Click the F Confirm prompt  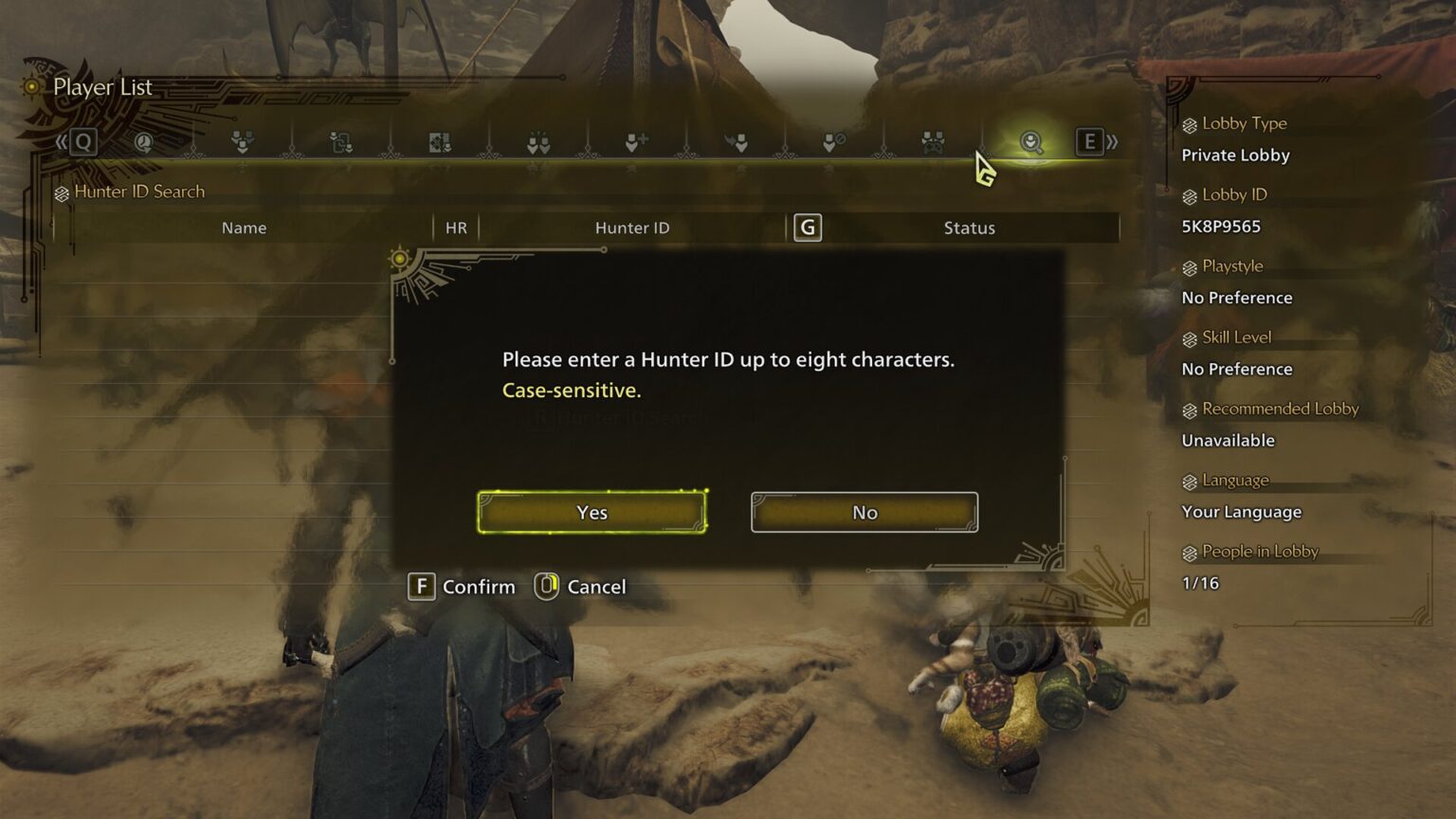point(462,587)
